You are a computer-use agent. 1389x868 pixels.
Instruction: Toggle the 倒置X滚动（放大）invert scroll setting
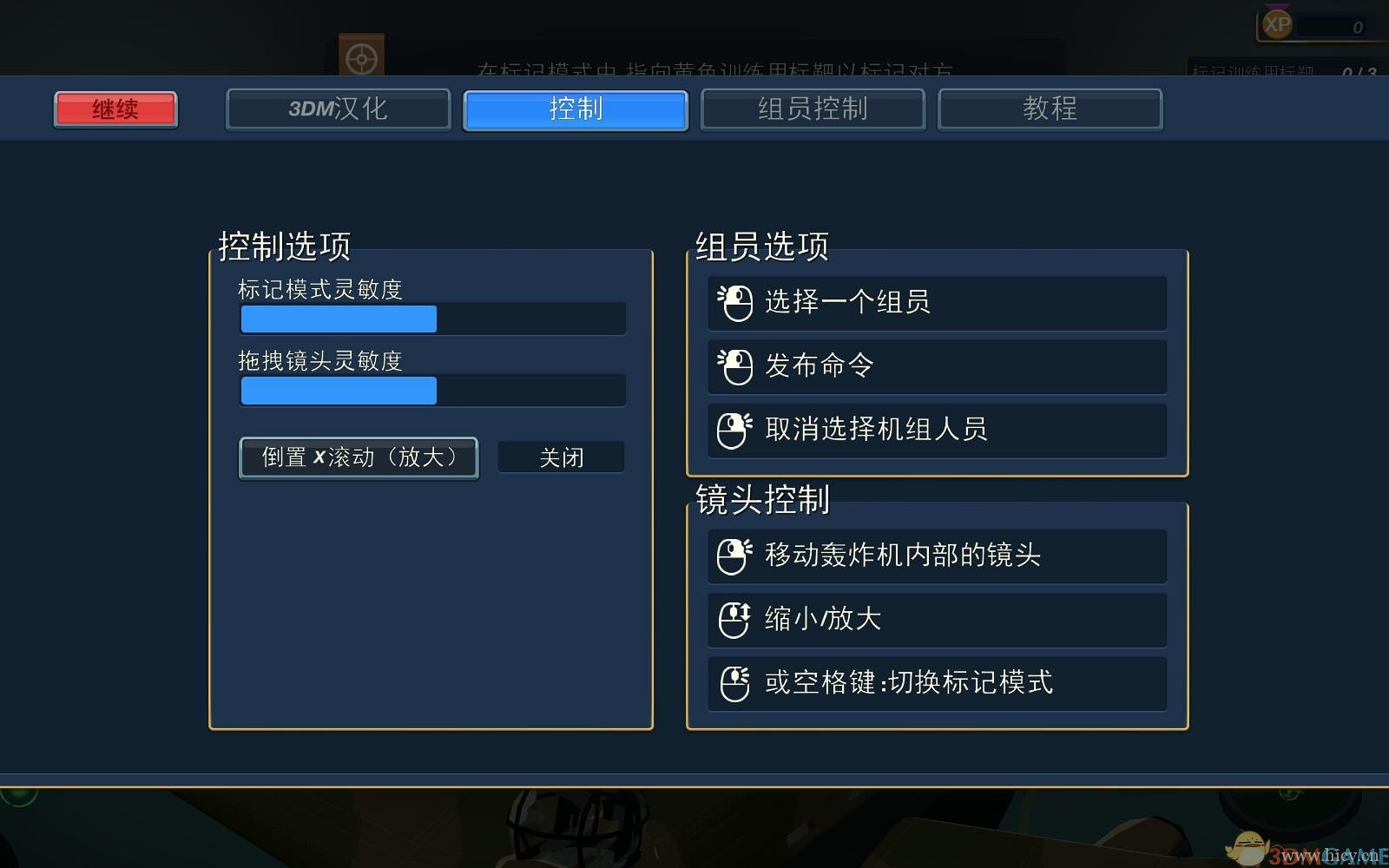[x=359, y=457]
